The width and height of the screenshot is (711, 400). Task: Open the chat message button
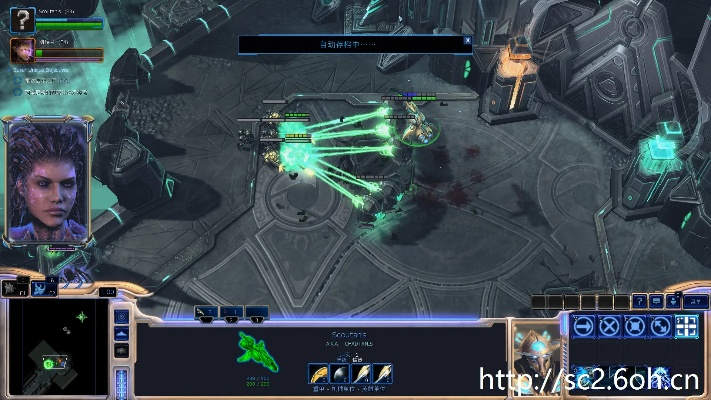656,301
